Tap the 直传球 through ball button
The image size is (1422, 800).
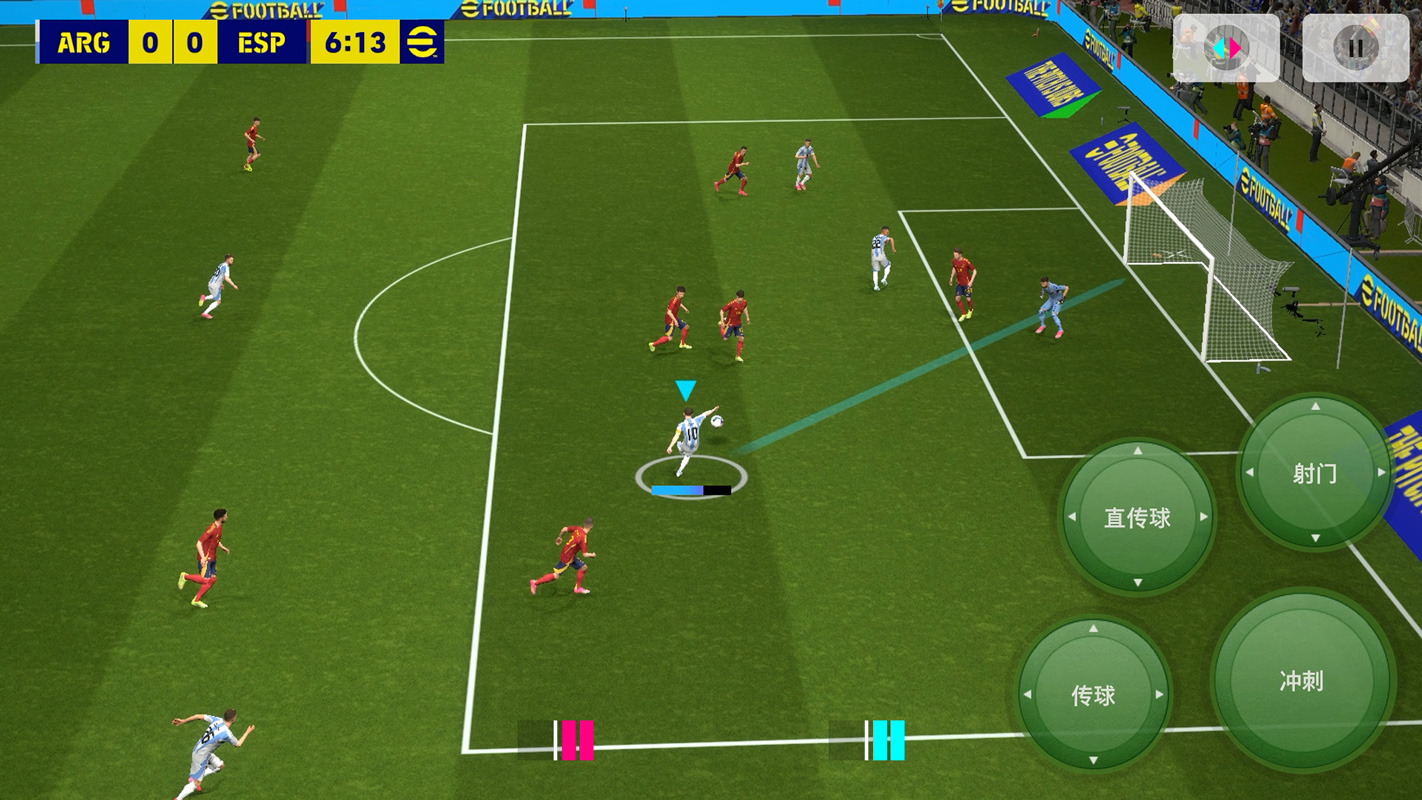(x=1137, y=517)
